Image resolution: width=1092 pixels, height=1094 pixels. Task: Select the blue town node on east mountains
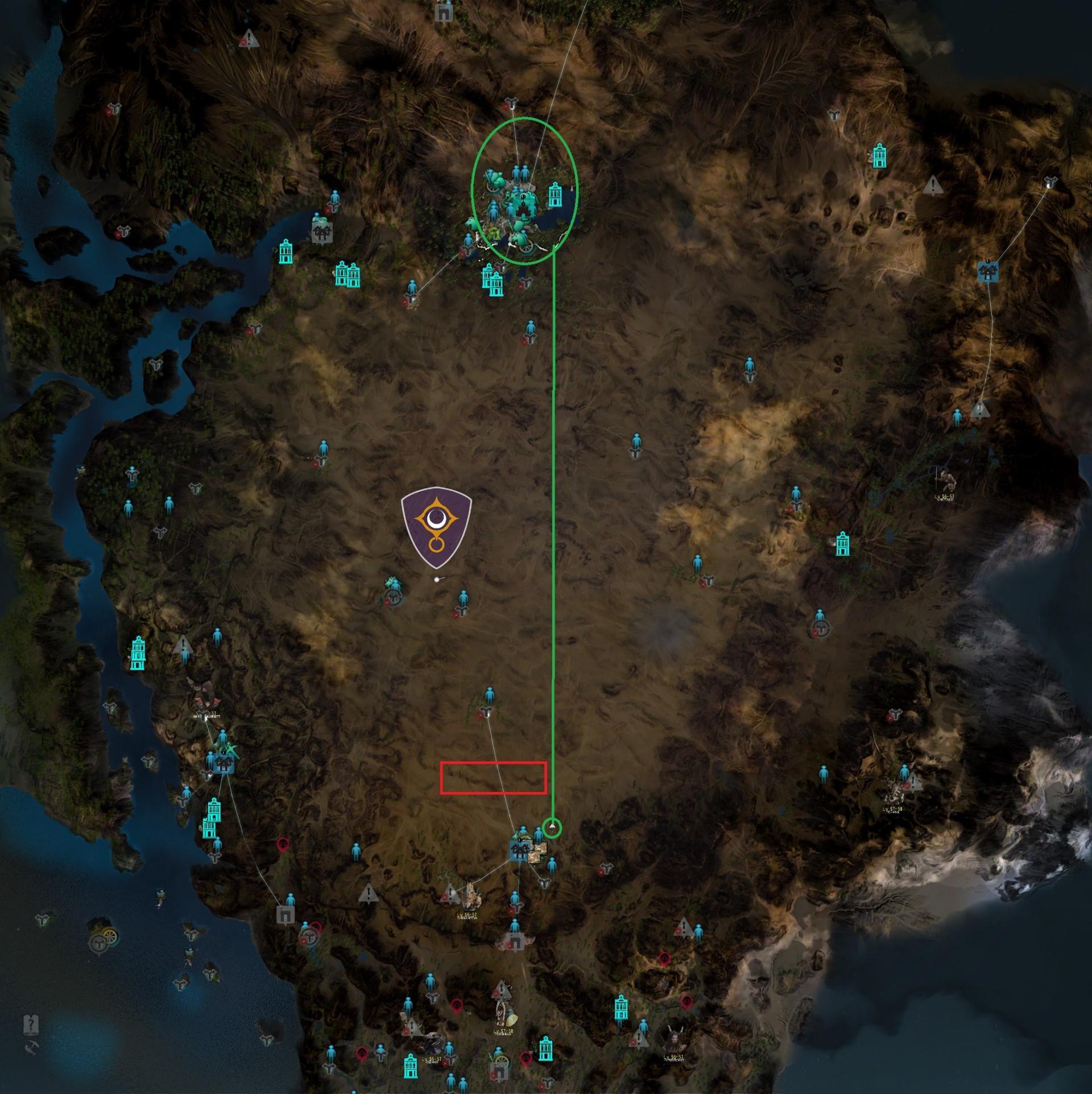(x=989, y=271)
